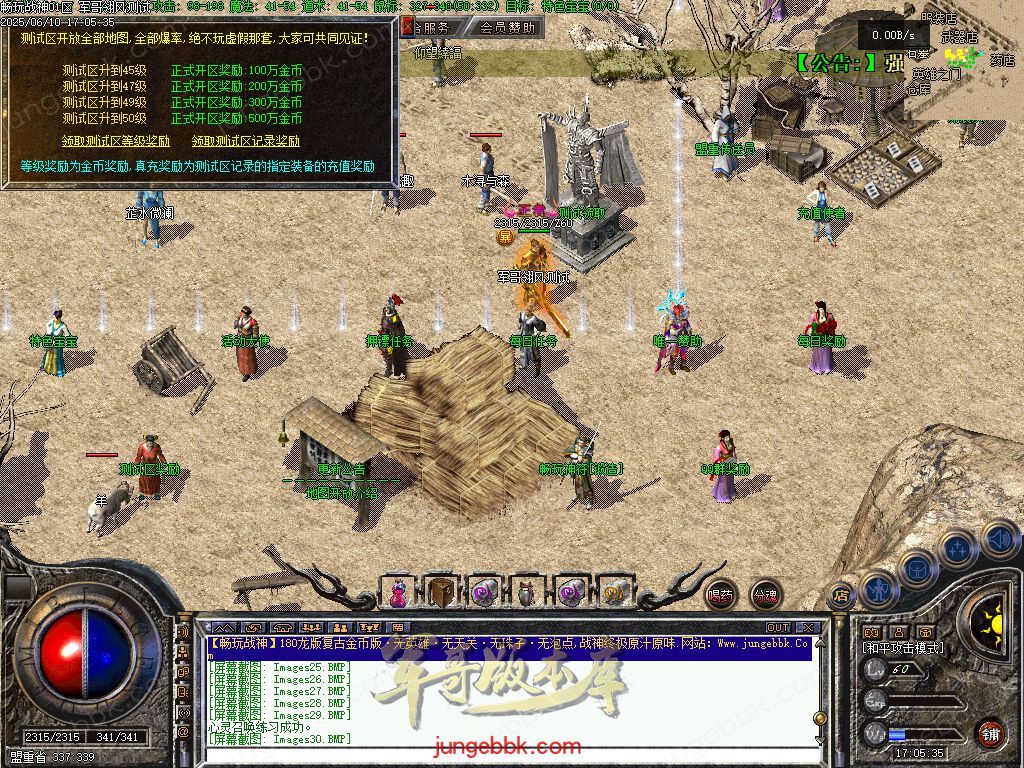
Task: Select the wooden chest belt slot
Action: coord(441,592)
